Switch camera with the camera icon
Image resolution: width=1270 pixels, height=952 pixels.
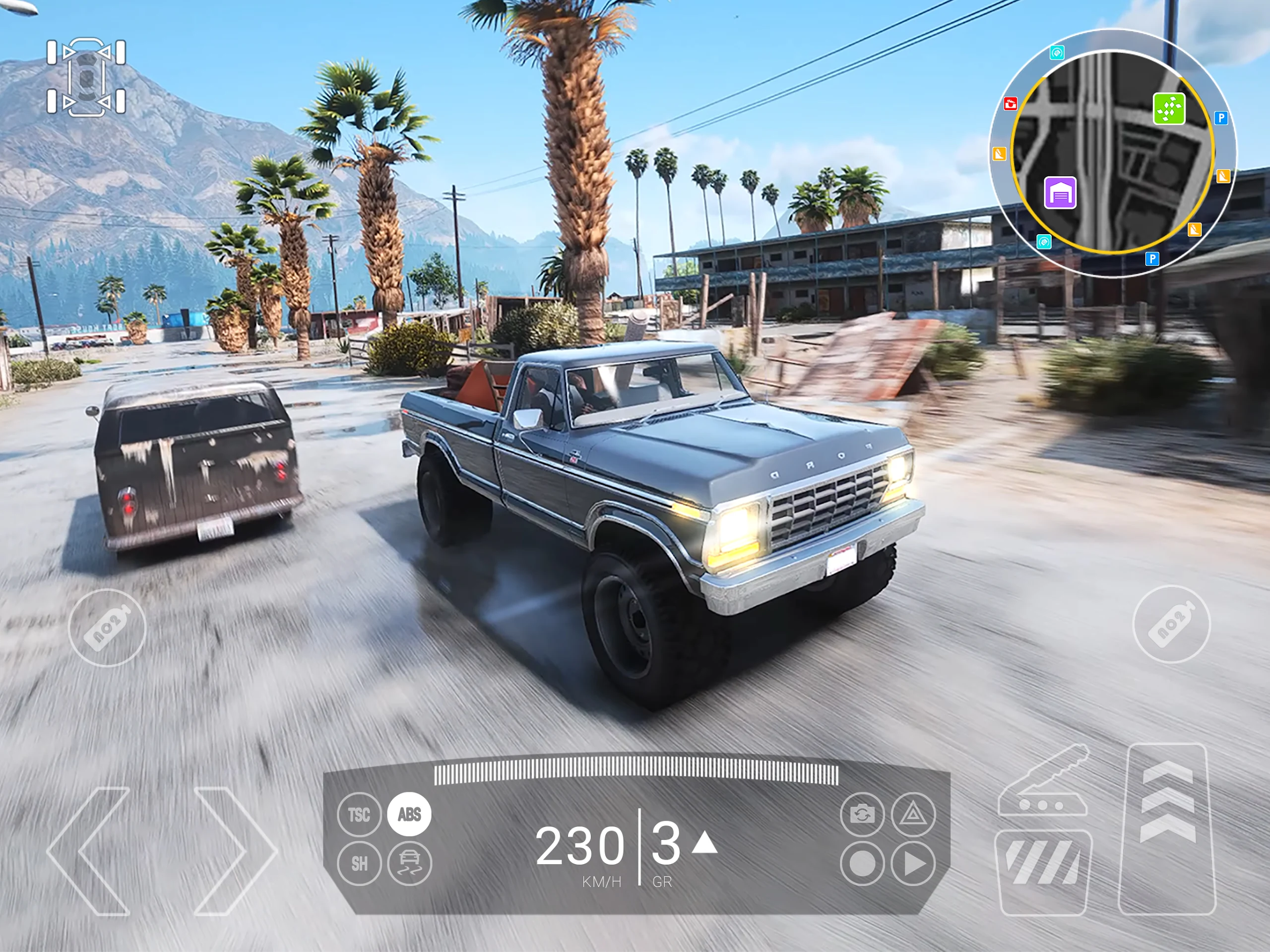(862, 814)
